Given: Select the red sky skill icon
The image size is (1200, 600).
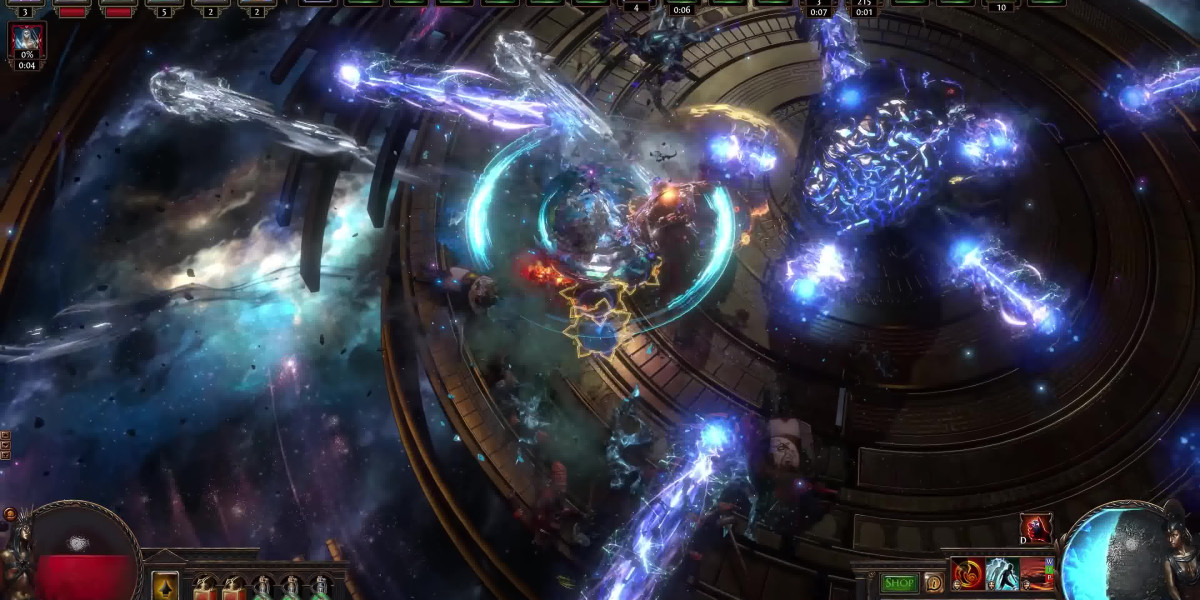Looking at the screenshot, I should 1036,575.
